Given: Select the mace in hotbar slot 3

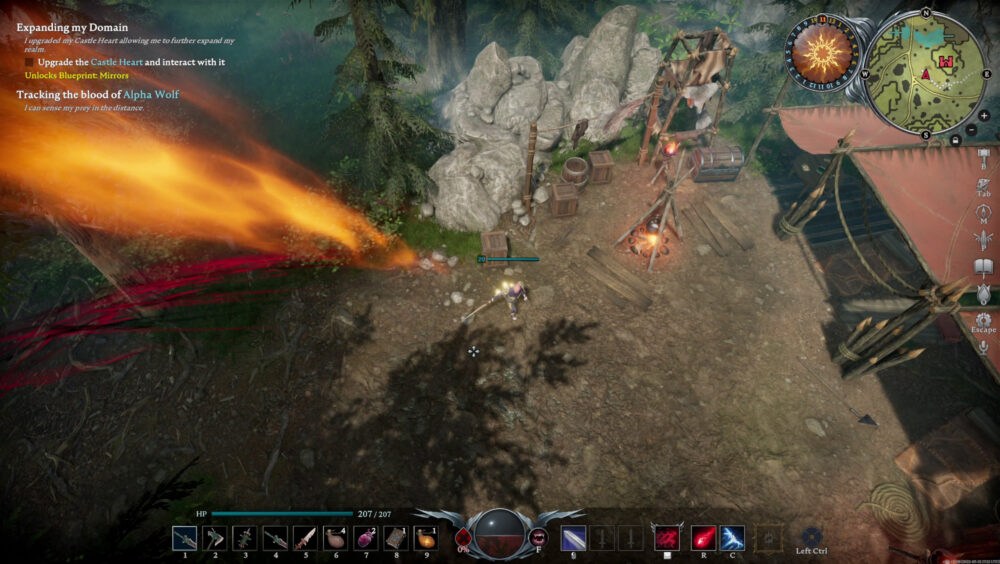Looking at the screenshot, I should [245, 538].
